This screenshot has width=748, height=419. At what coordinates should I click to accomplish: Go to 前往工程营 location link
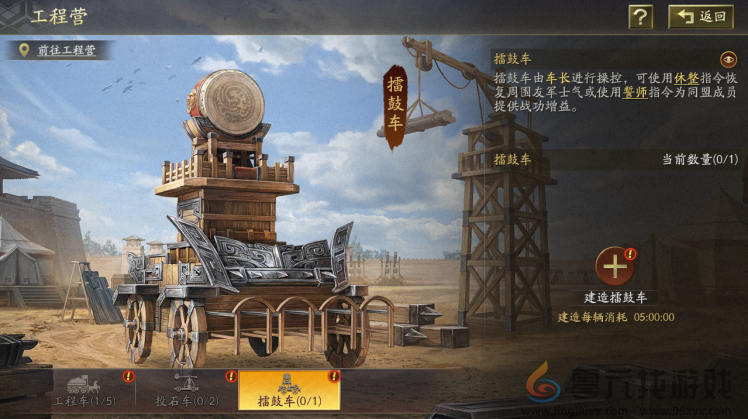pos(58,50)
